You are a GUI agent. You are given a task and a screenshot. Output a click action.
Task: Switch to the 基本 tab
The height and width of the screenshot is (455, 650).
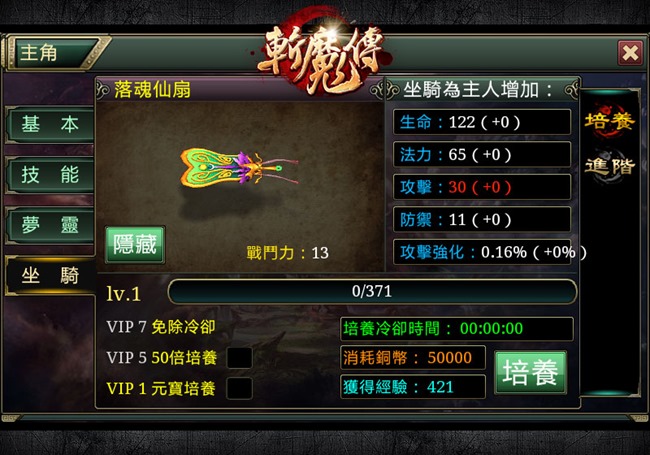pyautogui.click(x=50, y=125)
